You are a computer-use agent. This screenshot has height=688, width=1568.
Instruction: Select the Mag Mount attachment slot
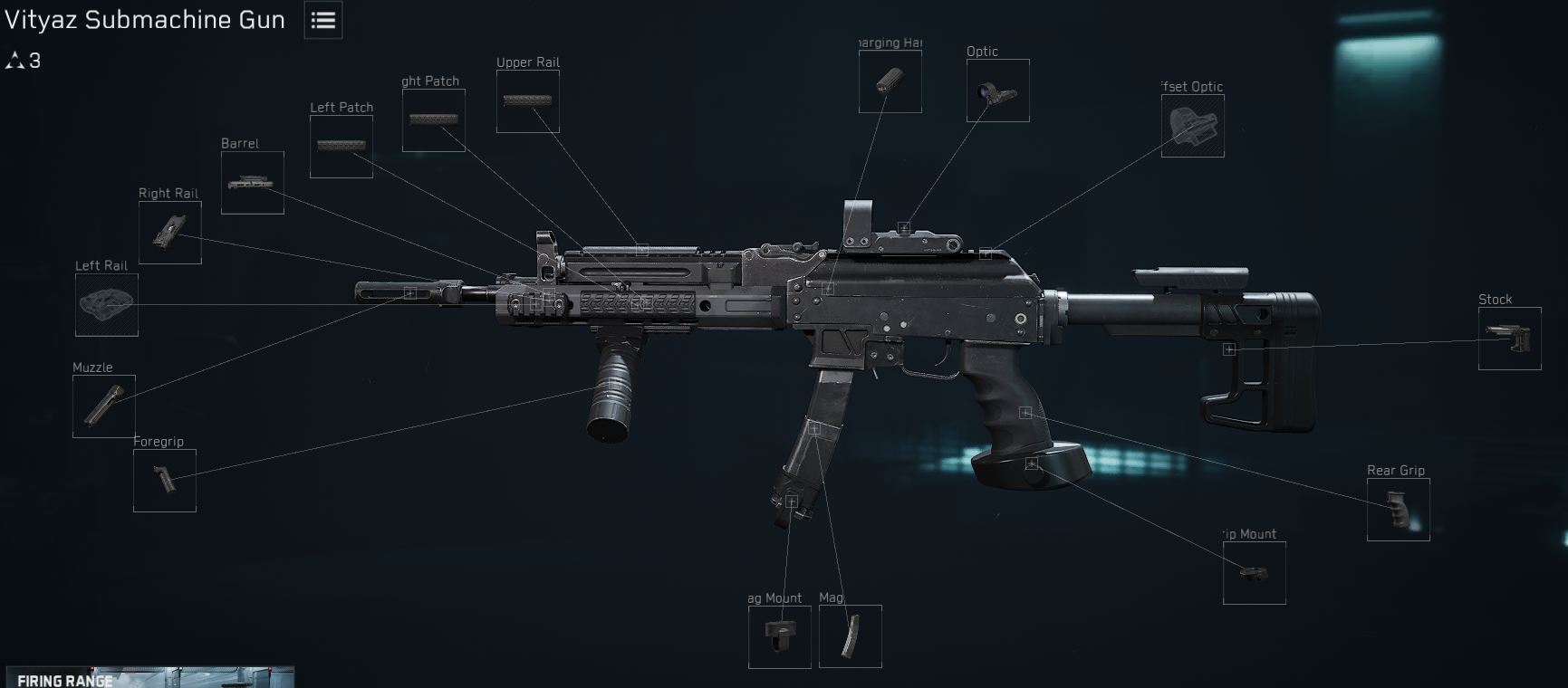(x=778, y=635)
